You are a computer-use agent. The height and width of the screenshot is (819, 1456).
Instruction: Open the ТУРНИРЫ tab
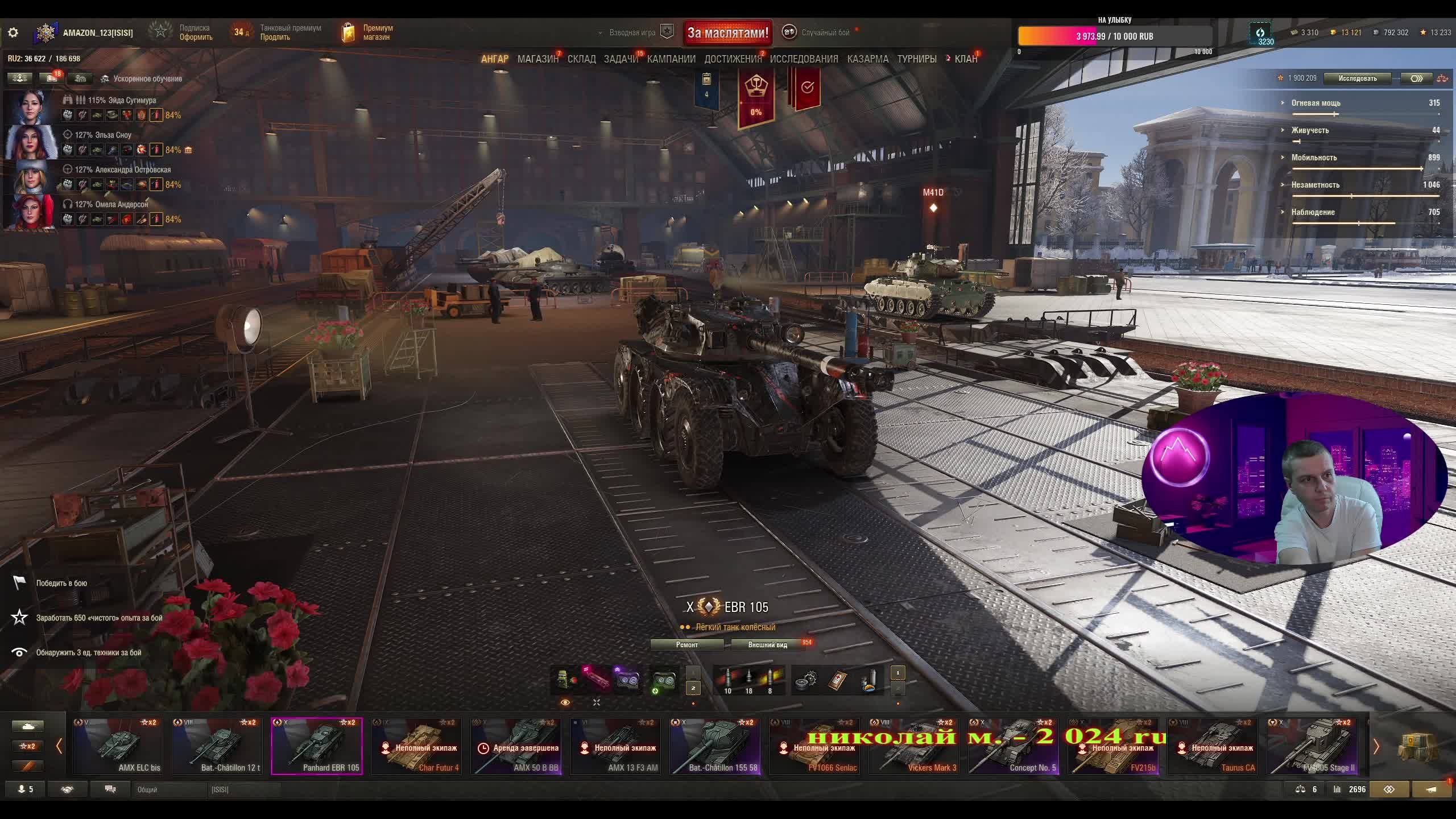click(x=916, y=59)
